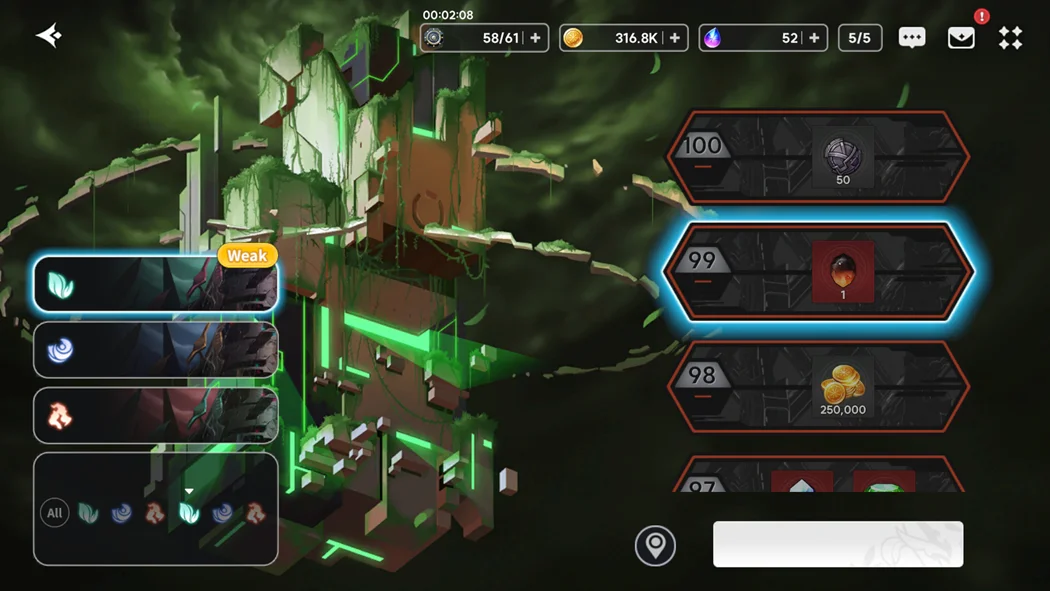This screenshot has height=591, width=1050.
Task: Tap the 5/5 counter box
Action: click(x=859, y=38)
